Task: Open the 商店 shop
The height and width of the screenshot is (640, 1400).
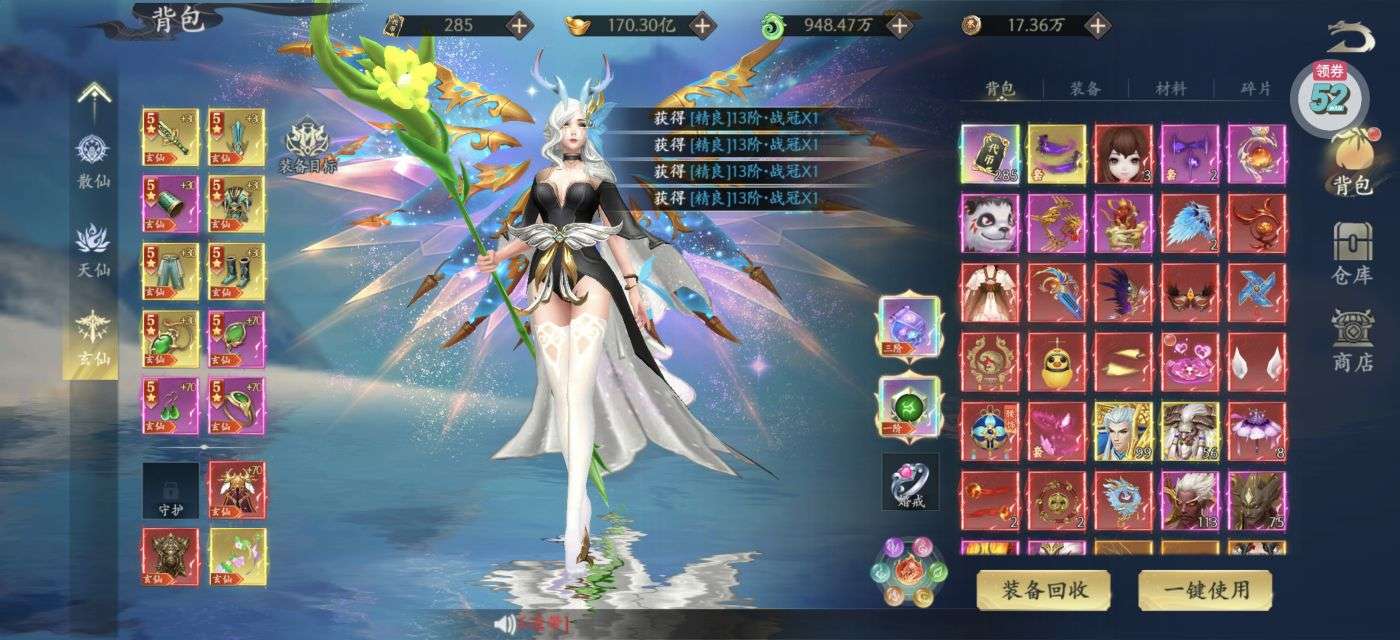Action: [1352, 340]
